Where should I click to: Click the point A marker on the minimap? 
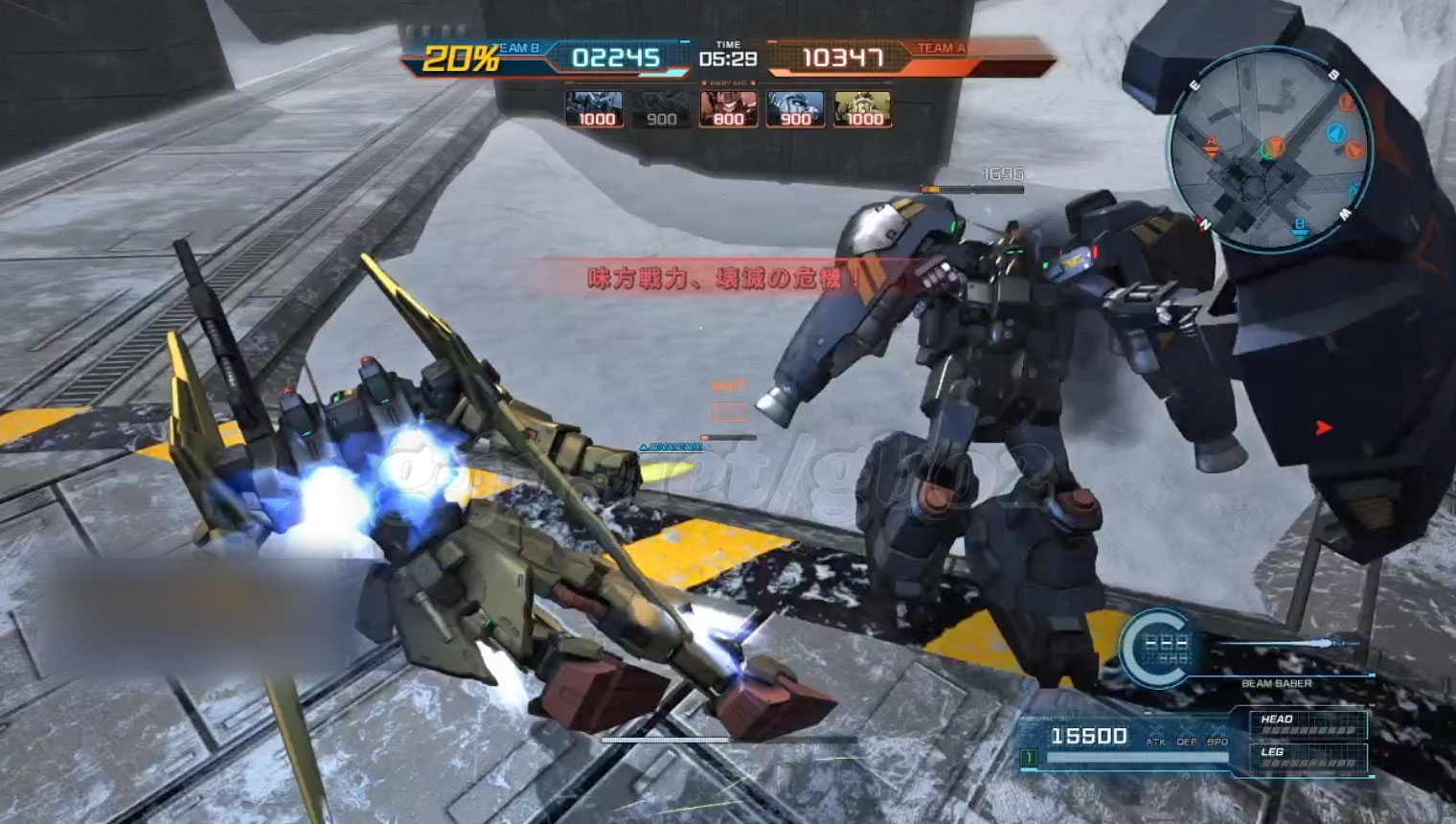tap(1211, 146)
